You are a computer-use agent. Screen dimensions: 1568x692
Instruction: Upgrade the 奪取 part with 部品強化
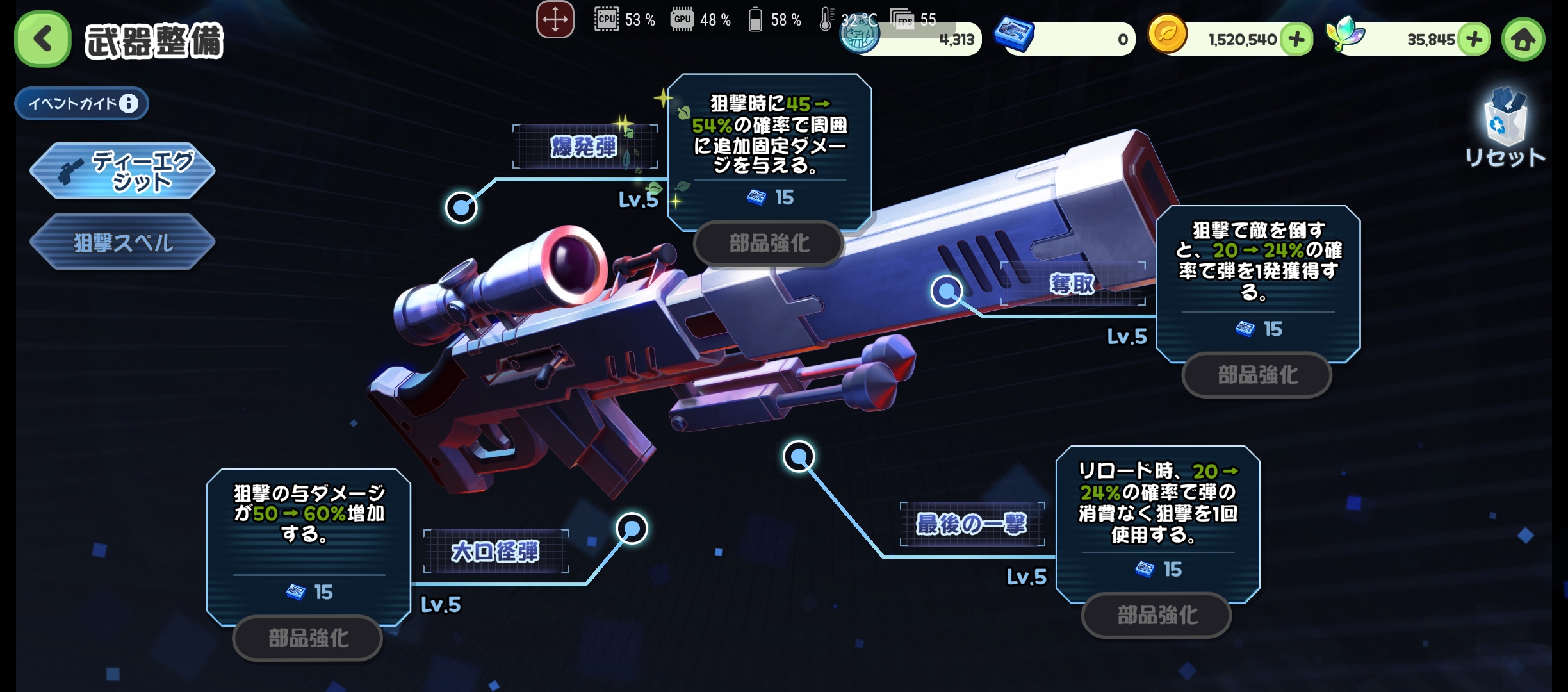tap(1257, 375)
